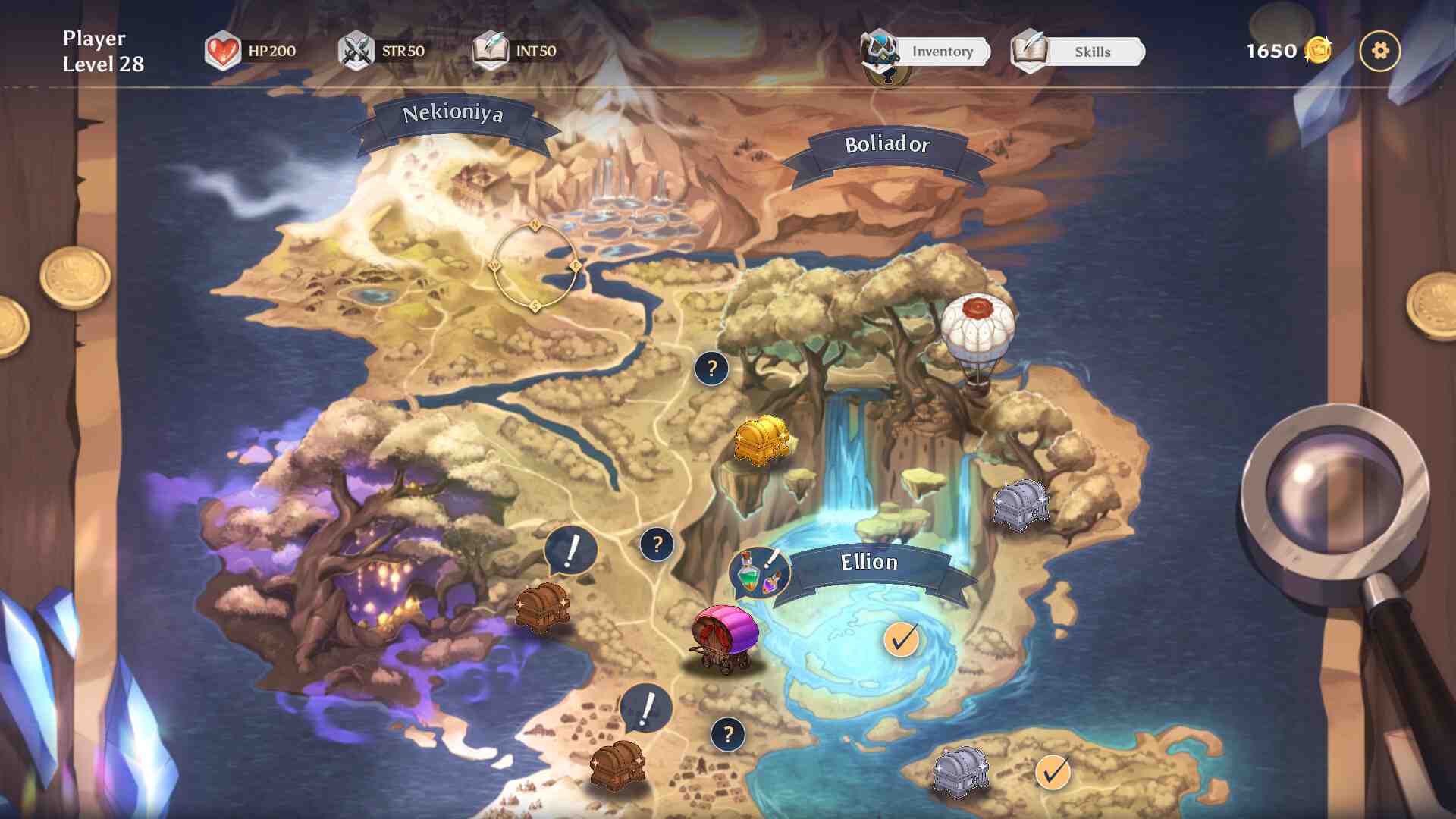Select the completed checkmark in Ellion lake
This screenshot has height=819, width=1456.
coord(901,640)
